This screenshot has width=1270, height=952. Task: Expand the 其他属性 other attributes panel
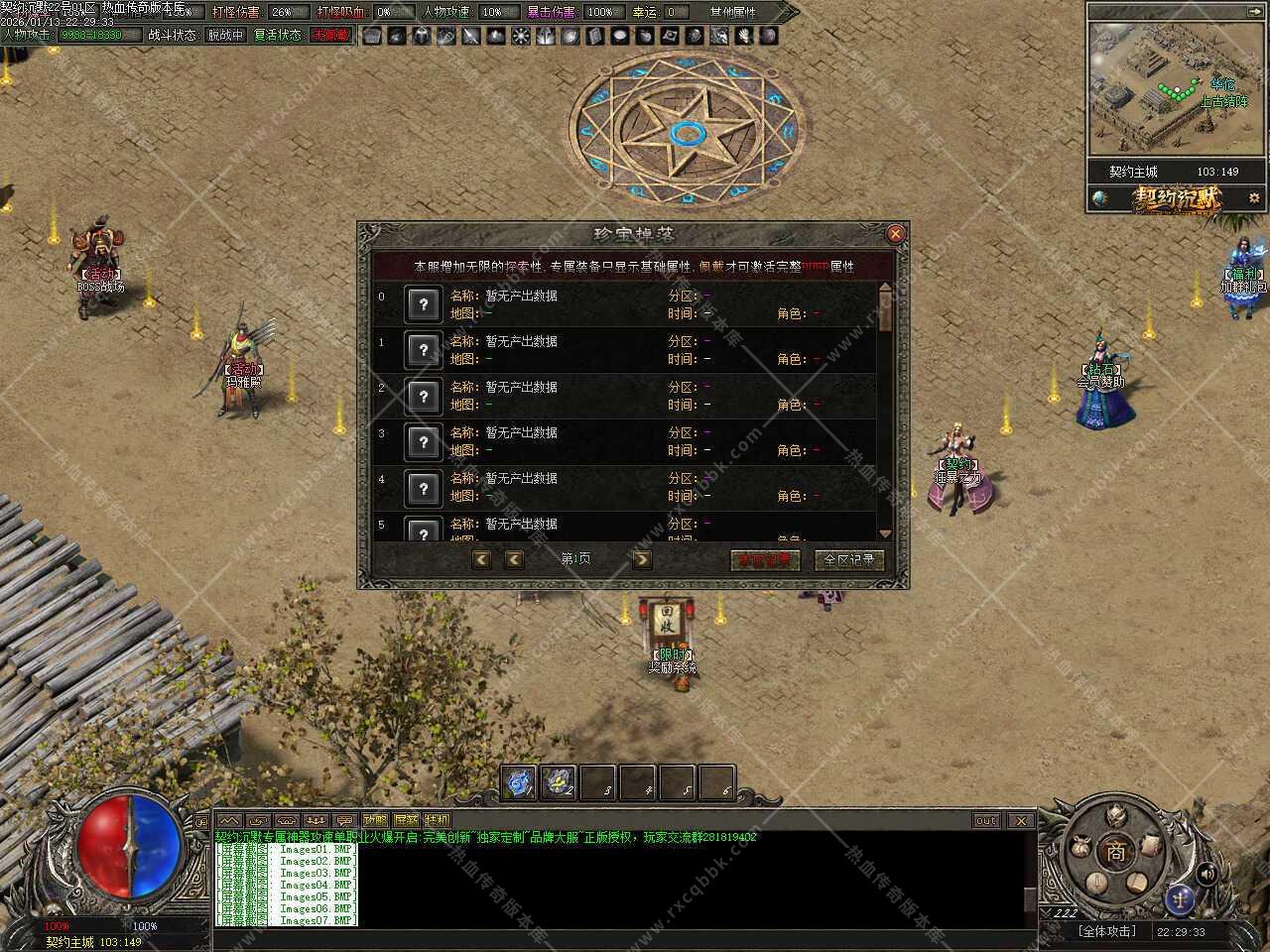click(733, 12)
